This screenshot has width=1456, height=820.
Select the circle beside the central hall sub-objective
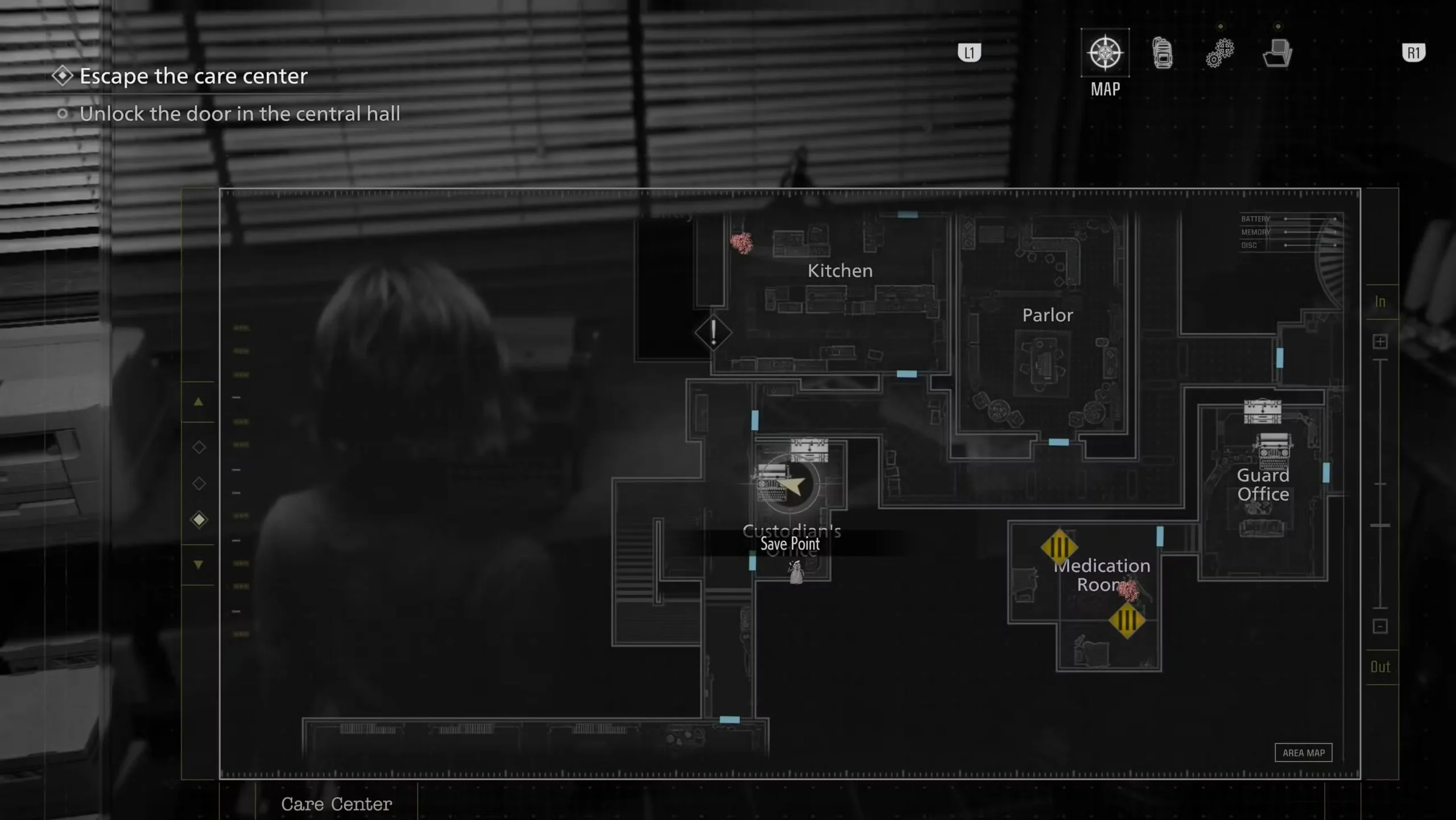pos(64,114)
